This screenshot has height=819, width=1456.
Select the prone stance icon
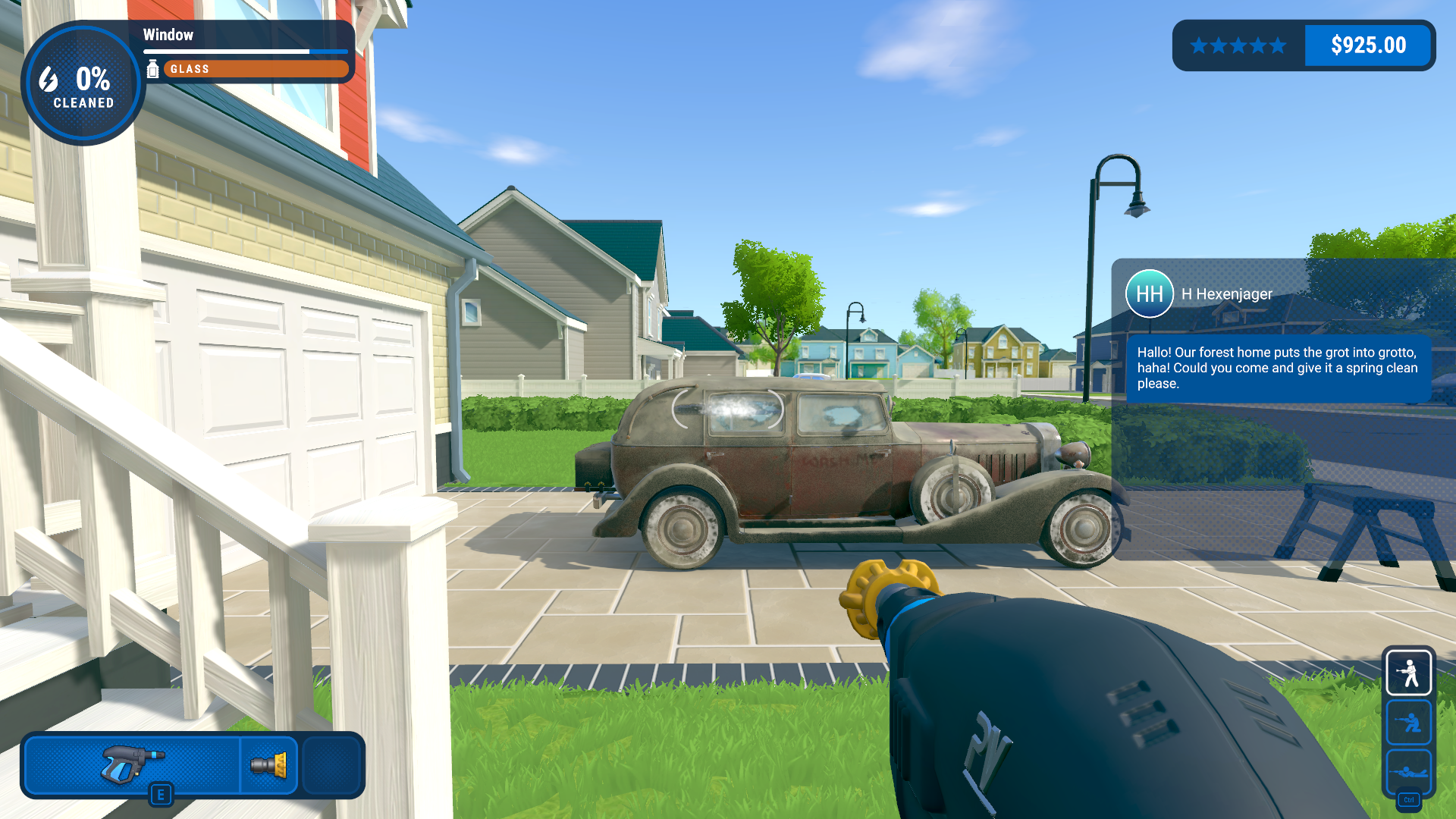point(1408,772)
